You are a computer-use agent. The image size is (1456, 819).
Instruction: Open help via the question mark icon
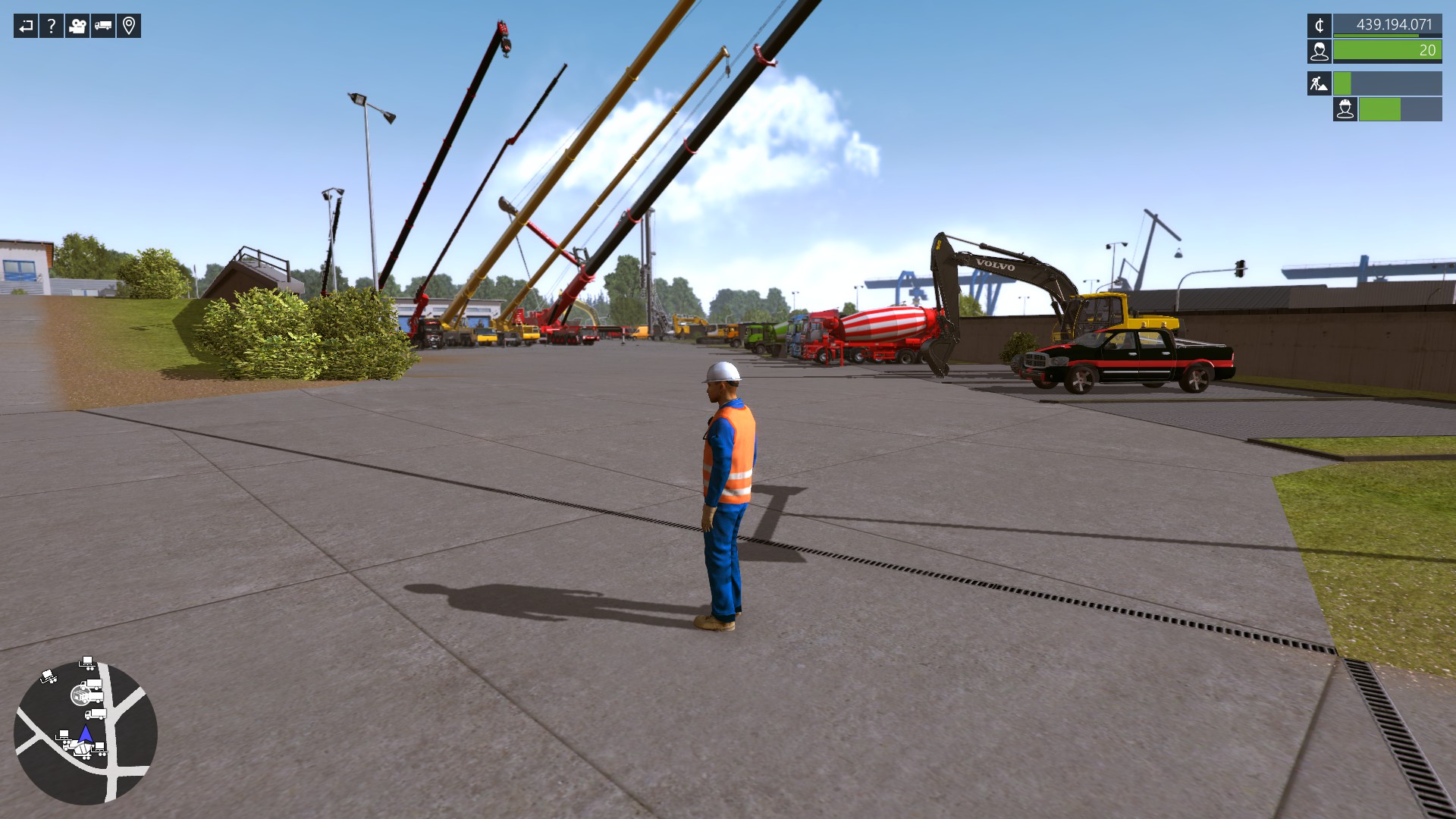(x=50, y=26)
